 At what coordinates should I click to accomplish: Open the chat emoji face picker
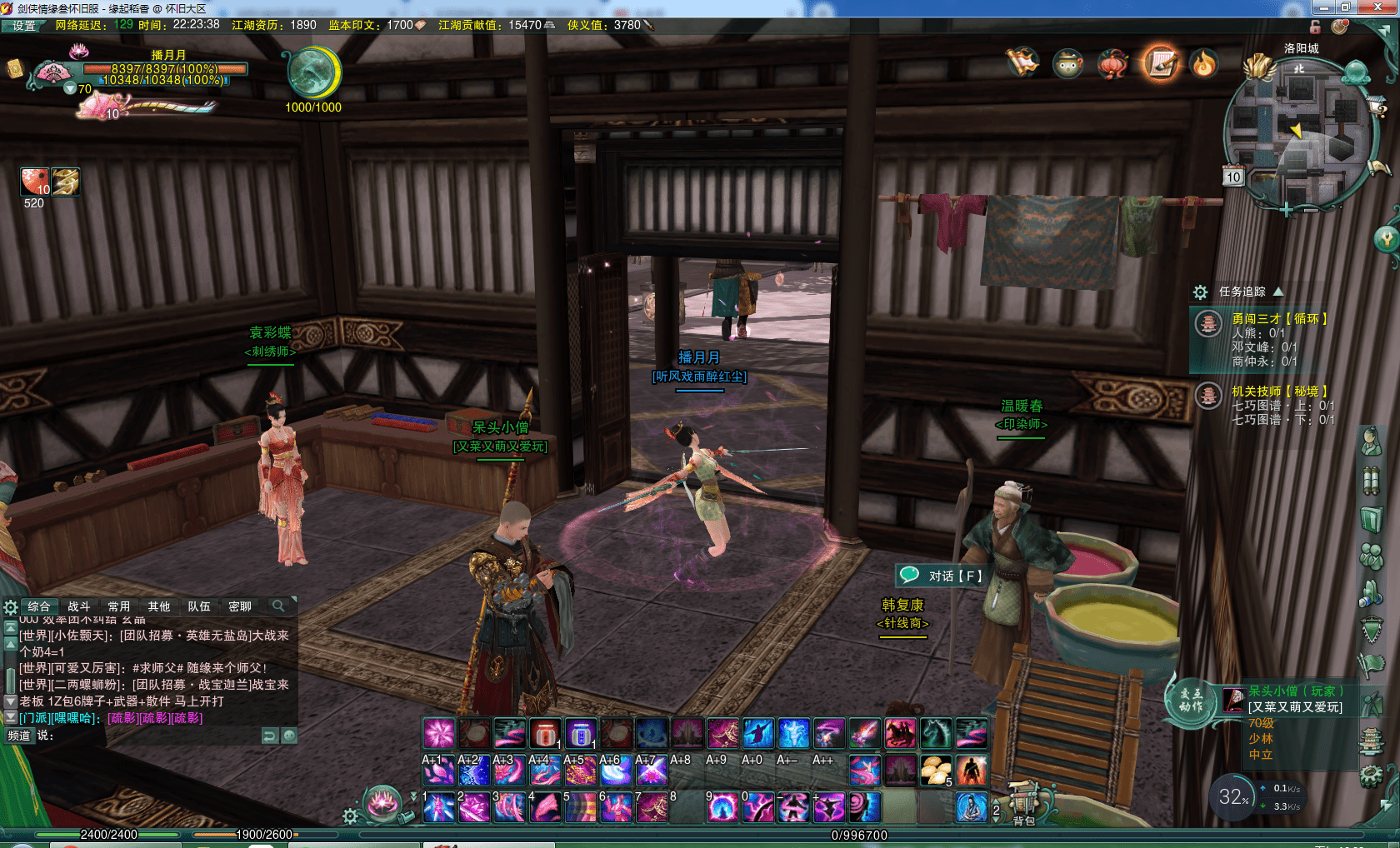(289, 736)
